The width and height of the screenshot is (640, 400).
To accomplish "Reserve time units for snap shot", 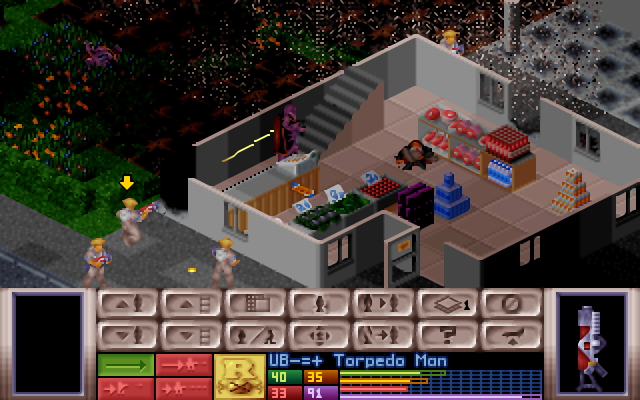I will 183,365.
